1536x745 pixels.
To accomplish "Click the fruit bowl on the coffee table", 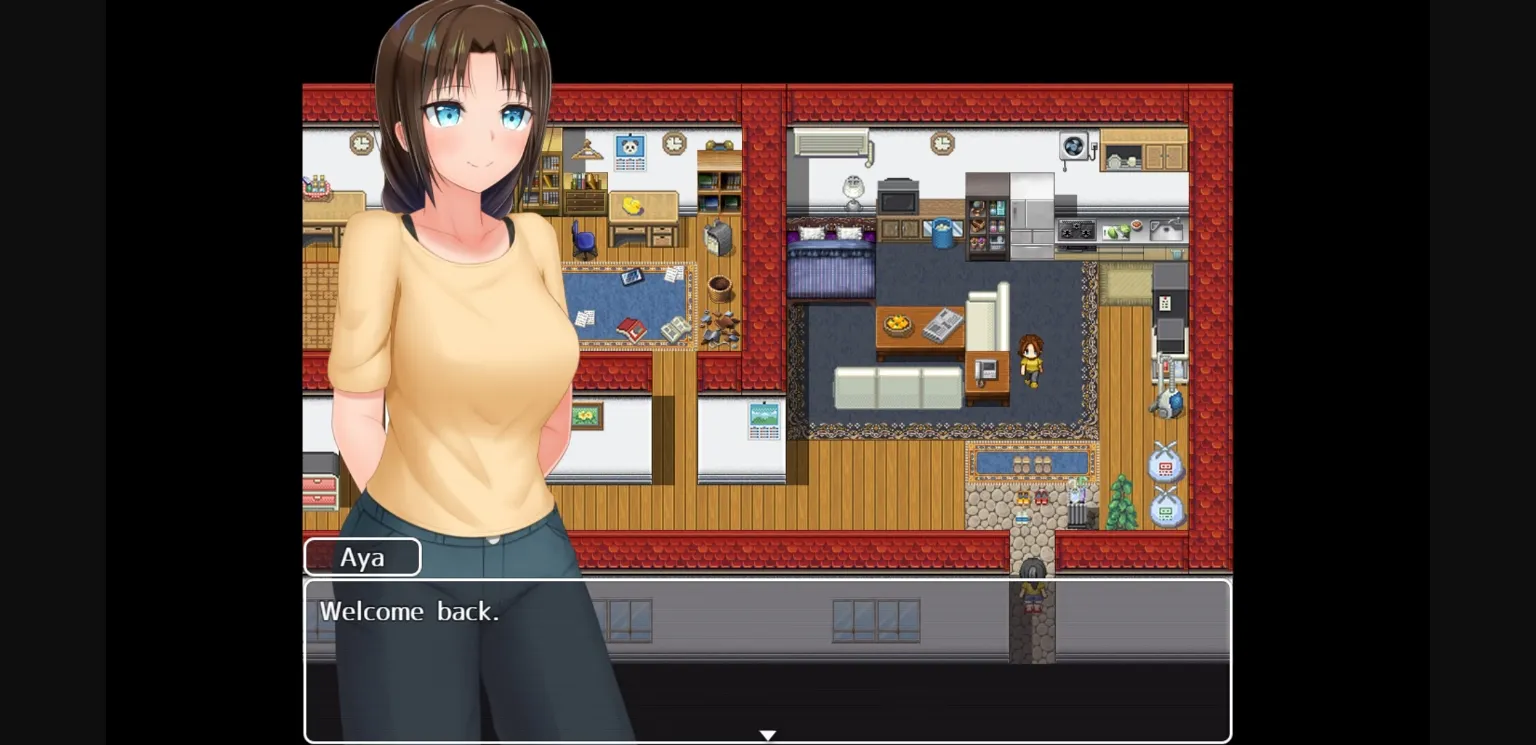I will (897, 323).
